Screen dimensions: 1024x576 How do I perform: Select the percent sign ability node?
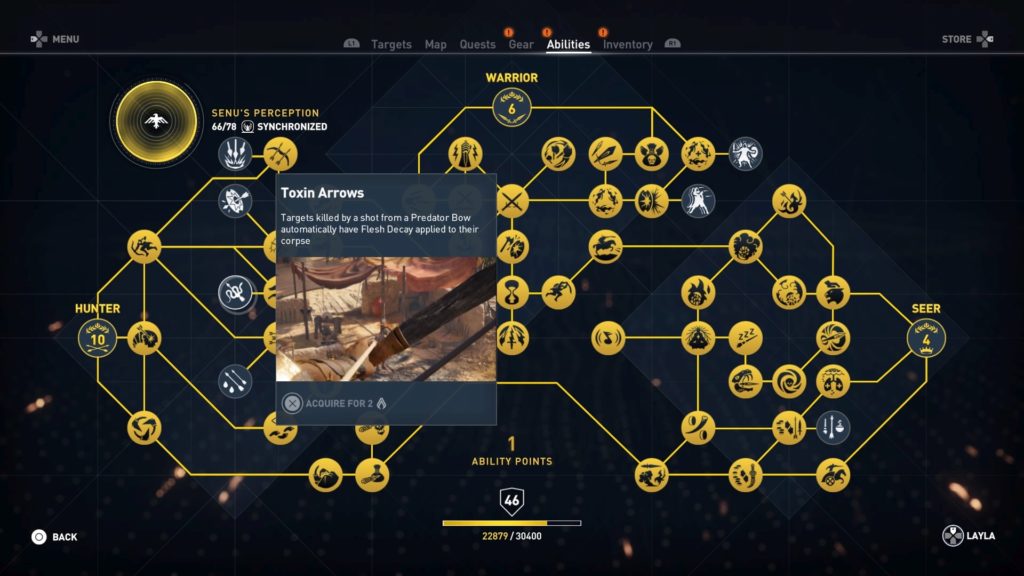(697, 428)
